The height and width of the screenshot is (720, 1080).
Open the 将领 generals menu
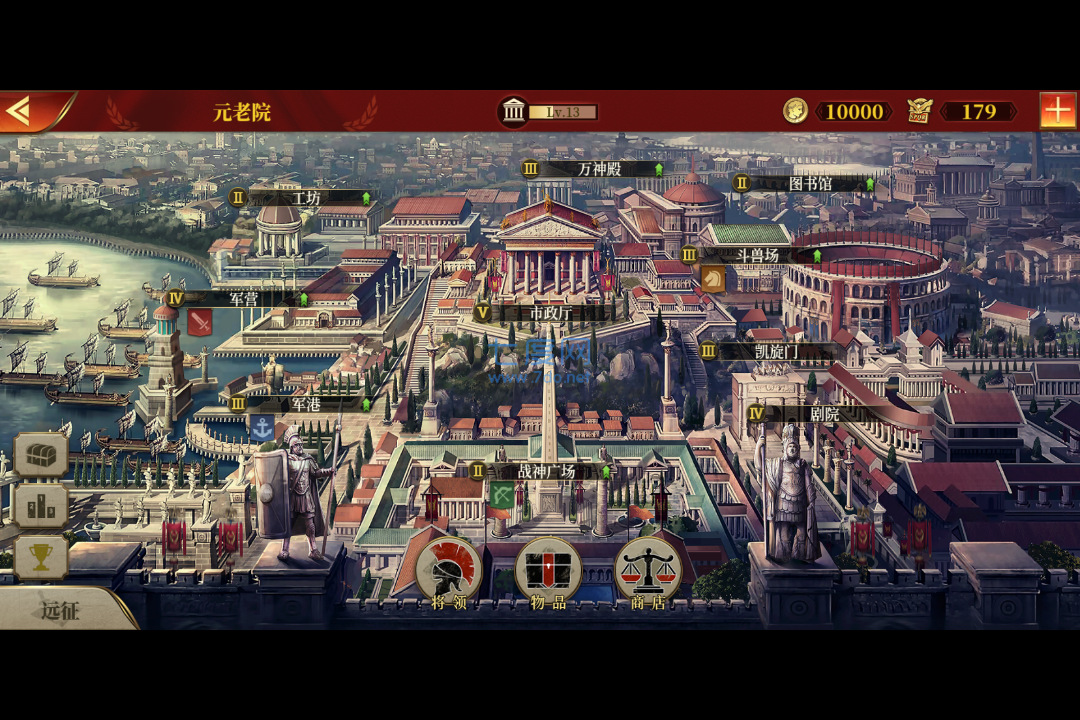tap(449, 572)
